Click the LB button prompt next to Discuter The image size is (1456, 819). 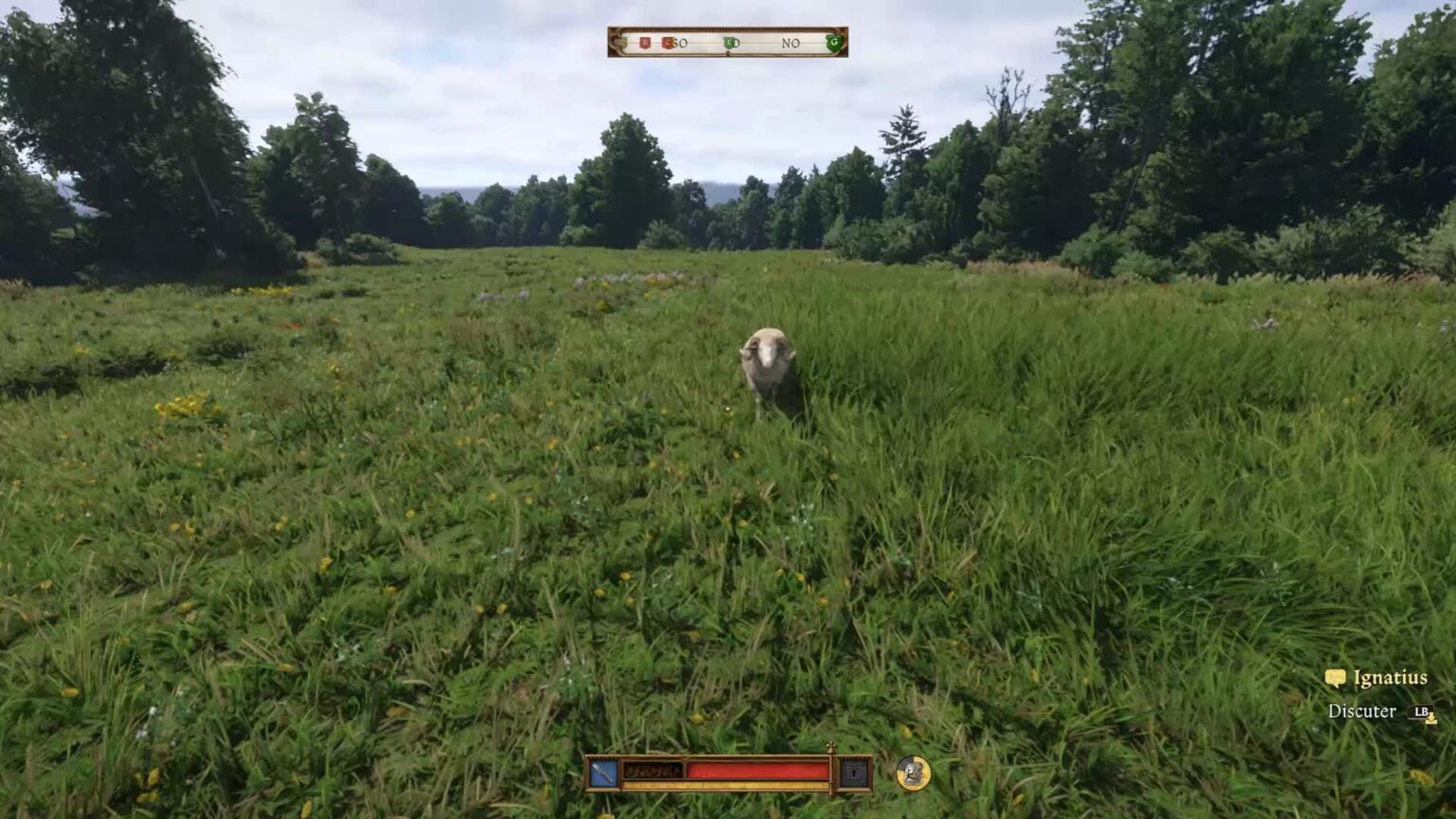point(1421,711)
